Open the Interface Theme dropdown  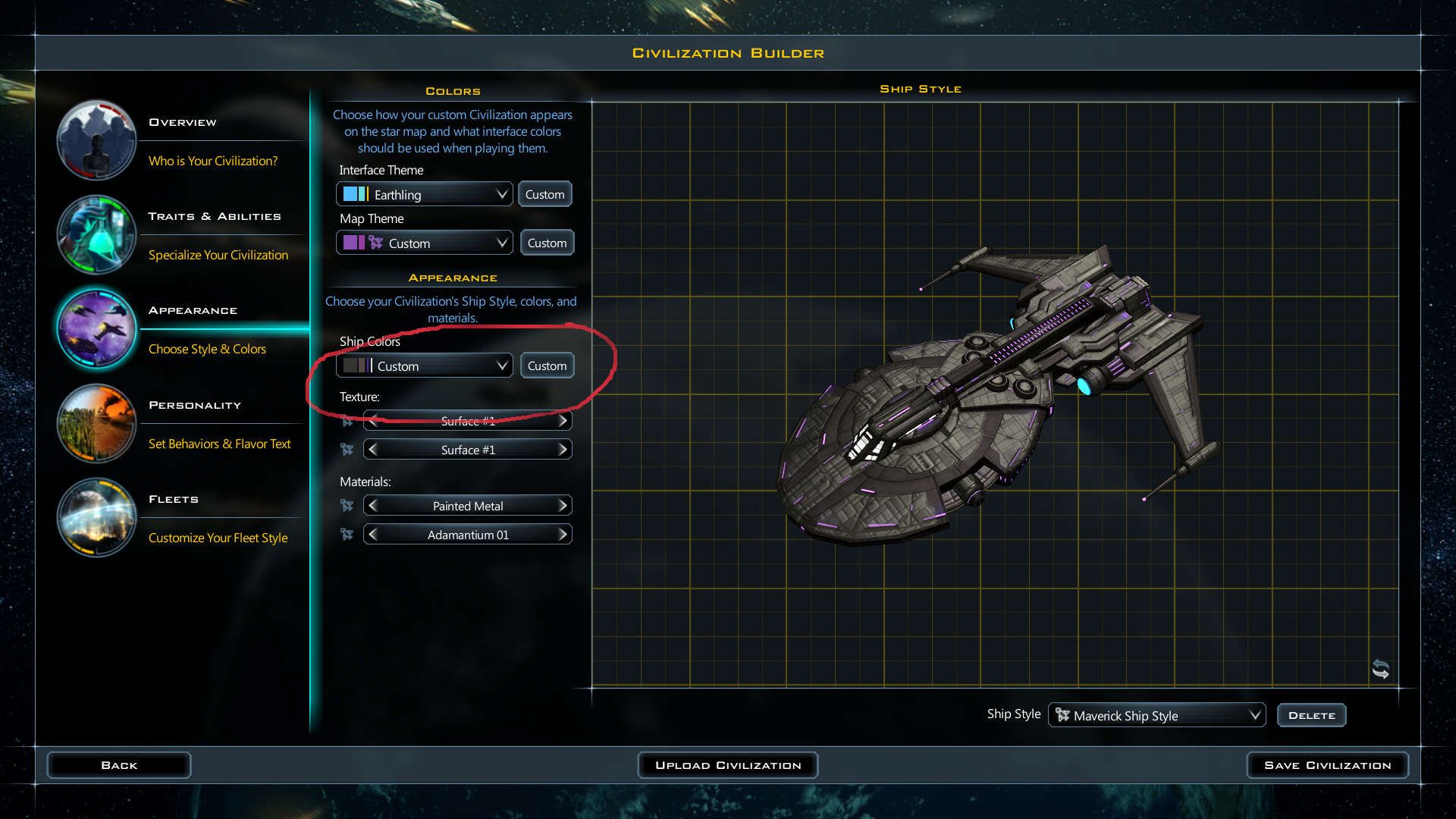[x=425, y=194]
